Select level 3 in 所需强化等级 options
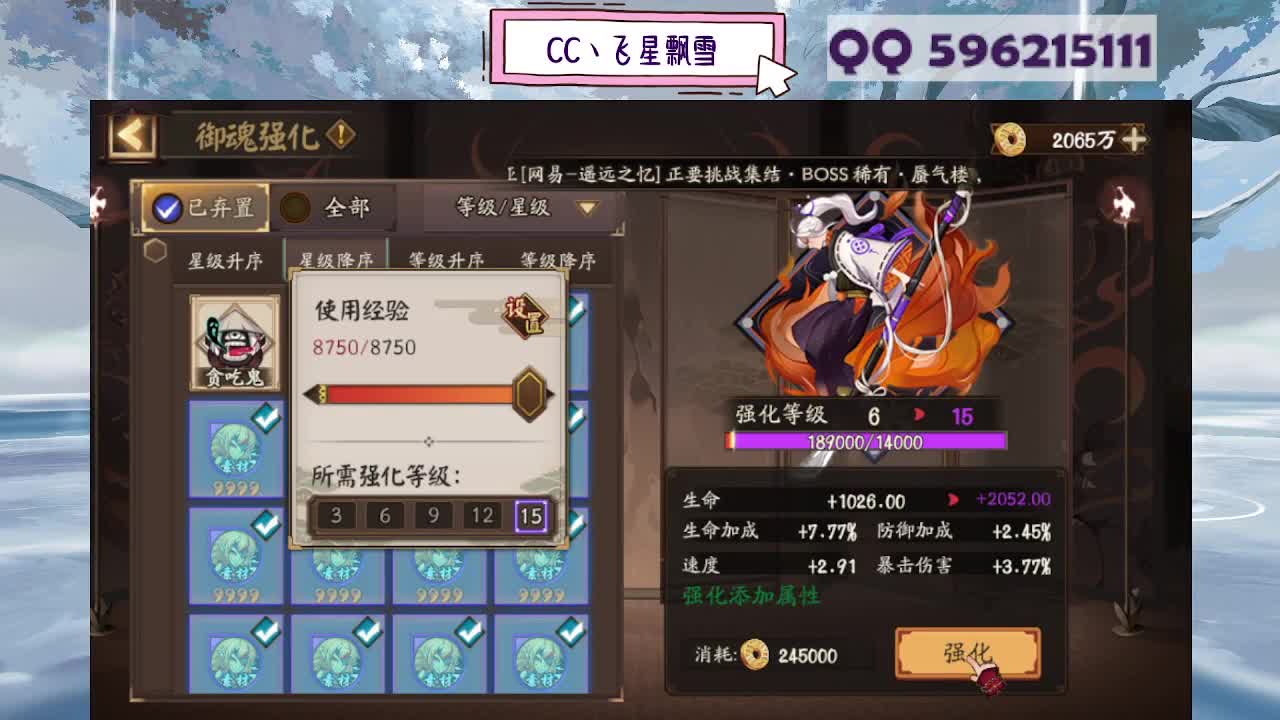The image size is (1280, 720). click(334, 516)
